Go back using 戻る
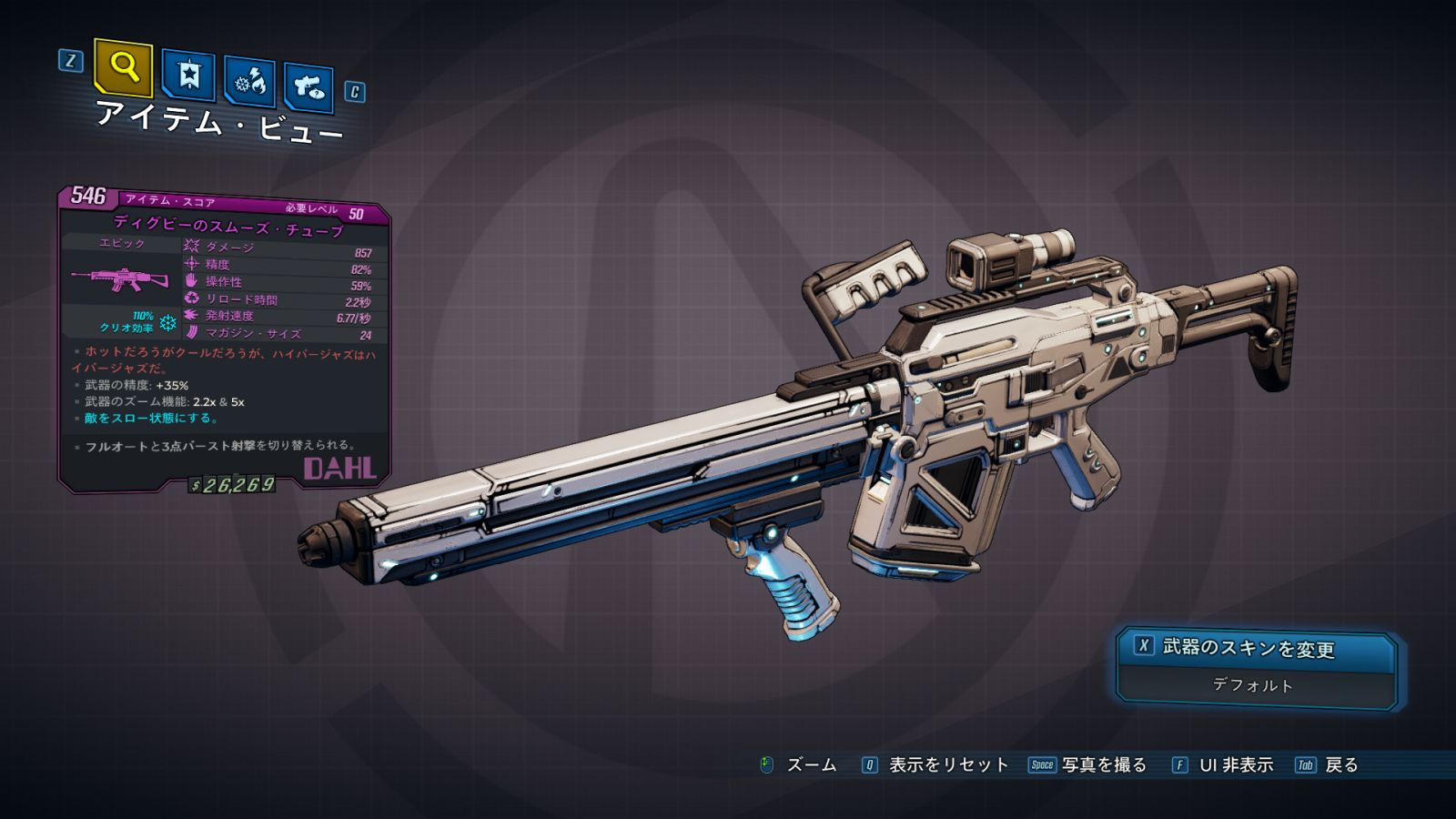The image size is (1456, 819). click(x=1340, y=765)
